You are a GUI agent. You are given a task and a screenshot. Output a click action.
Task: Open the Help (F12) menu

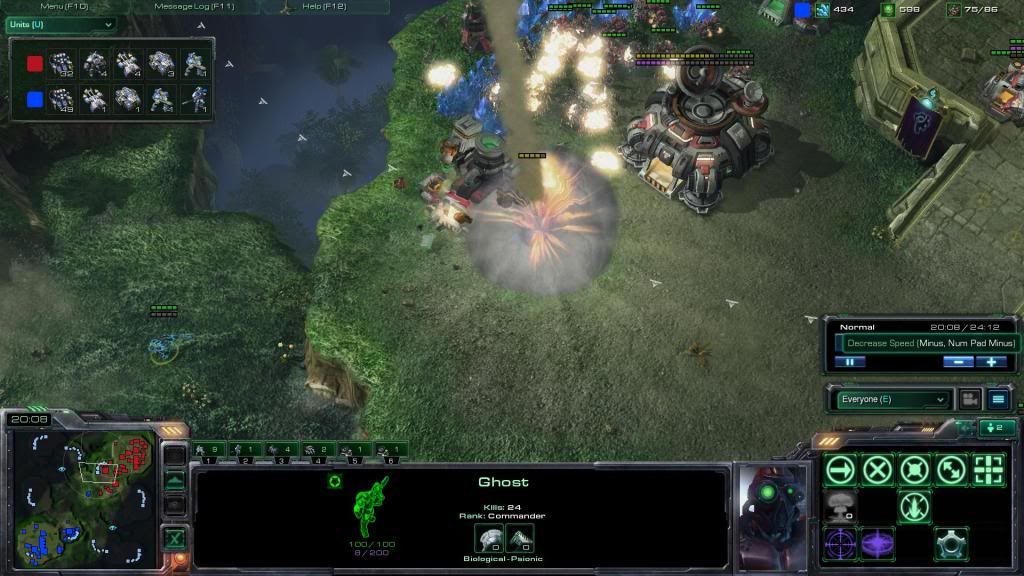point(324,7)
